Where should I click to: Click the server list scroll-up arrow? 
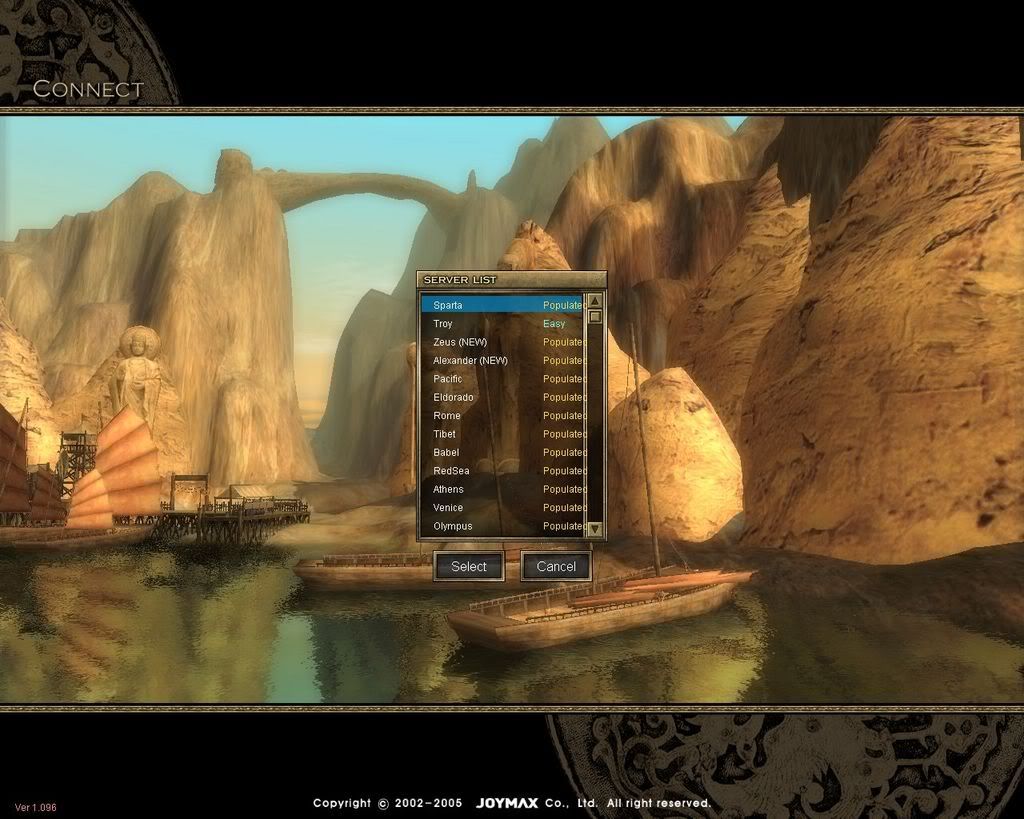pos(595,301)
